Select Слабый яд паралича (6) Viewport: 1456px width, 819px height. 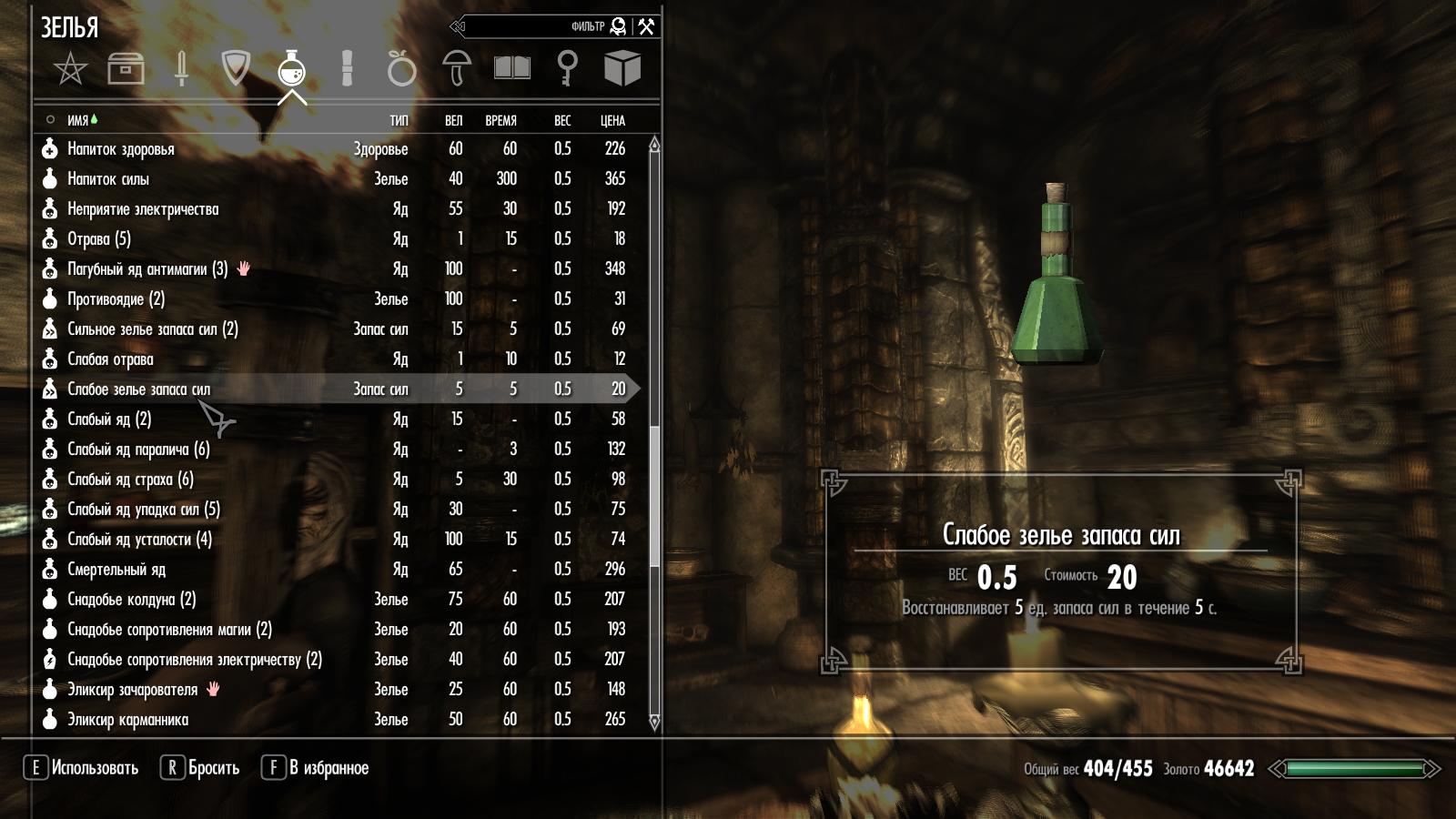(x=138, y=450)
